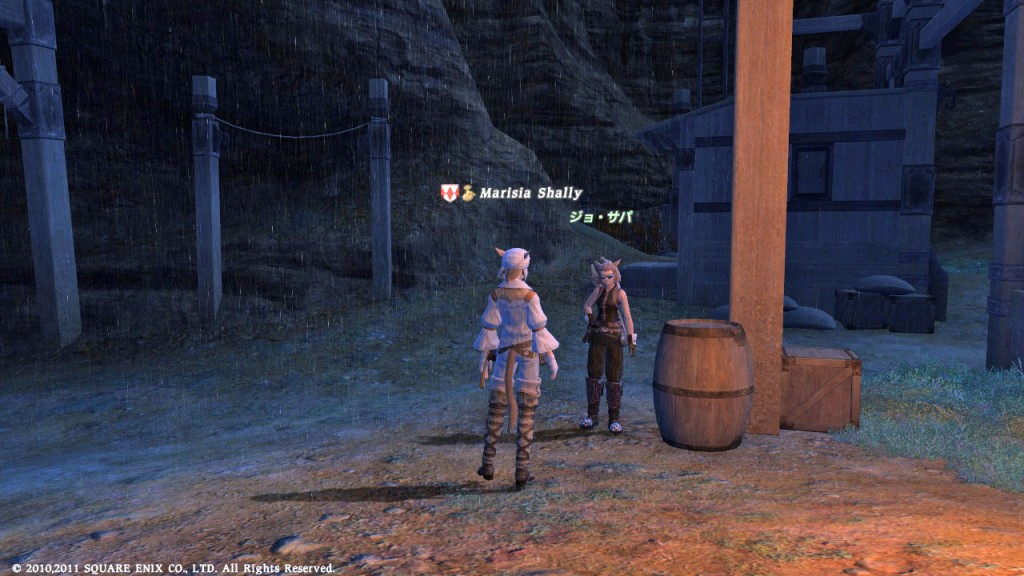Target the ジョ・サバ name label
Image resolution: width=1024 pixels, height=576 pixels.
click(x=601, y=216)
